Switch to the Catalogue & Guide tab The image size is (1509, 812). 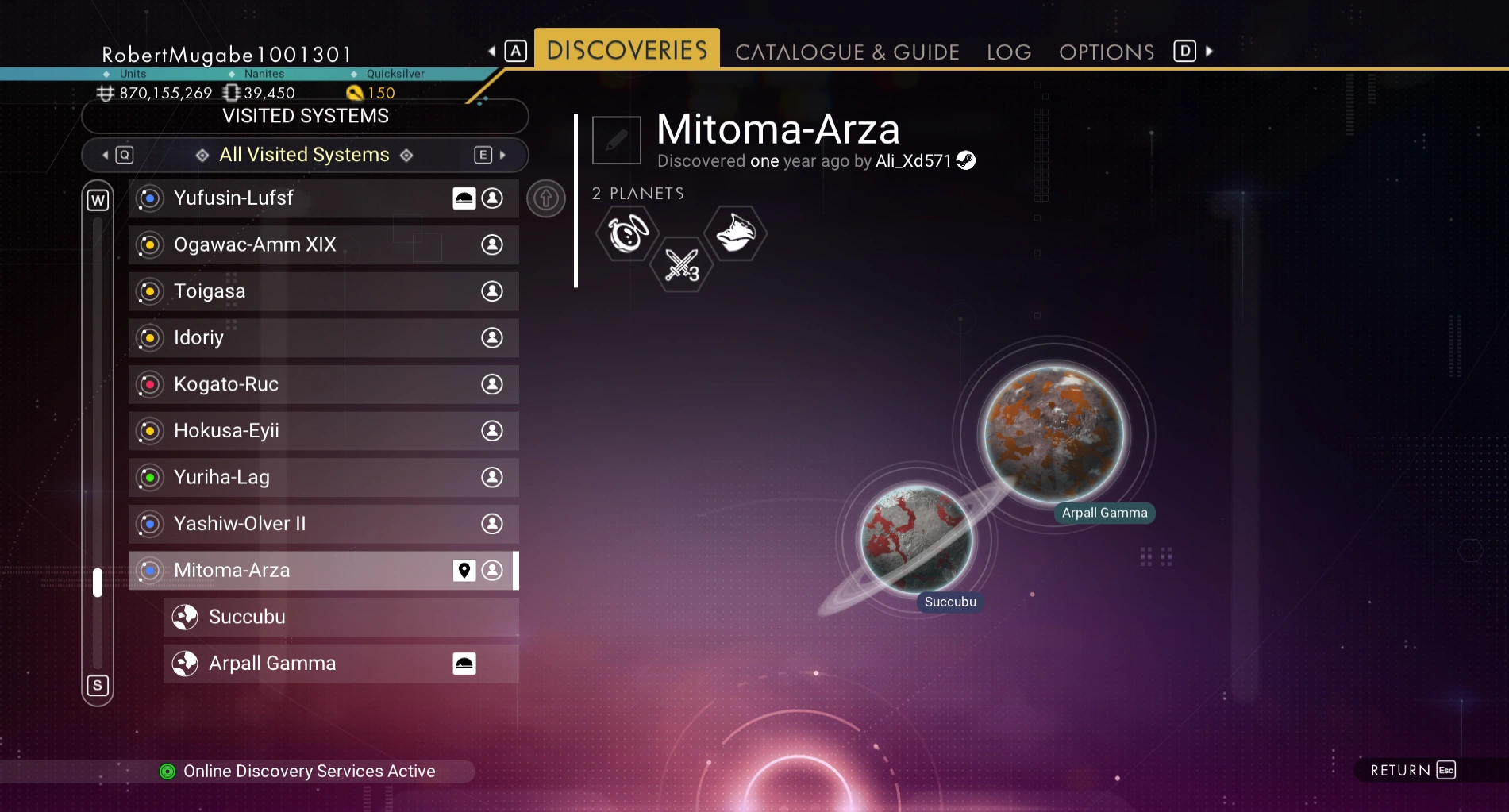(x=847, y=52)
